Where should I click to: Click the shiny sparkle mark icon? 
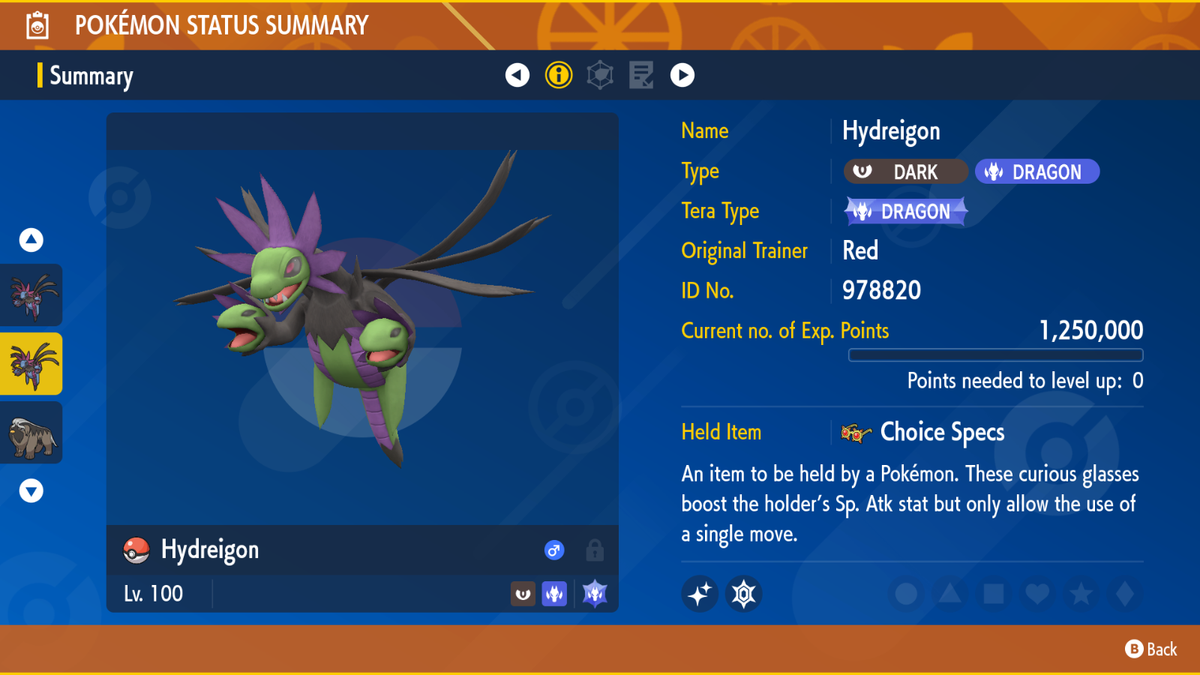tap(700, 594)
